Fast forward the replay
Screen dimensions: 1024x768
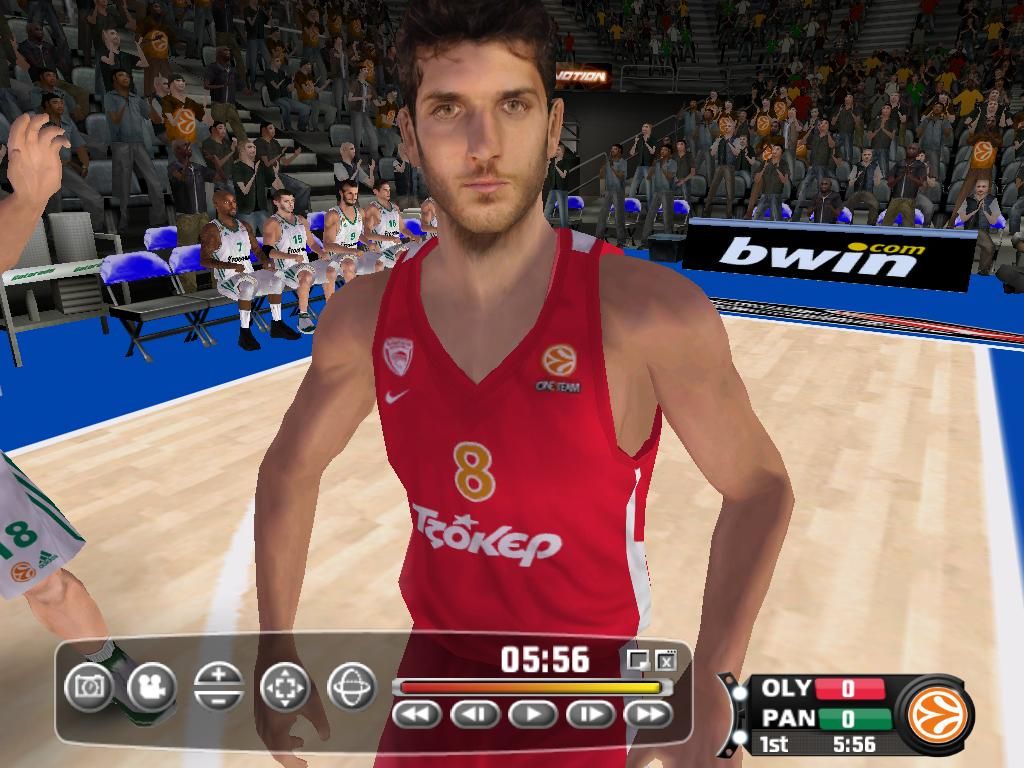pos(648,714)
